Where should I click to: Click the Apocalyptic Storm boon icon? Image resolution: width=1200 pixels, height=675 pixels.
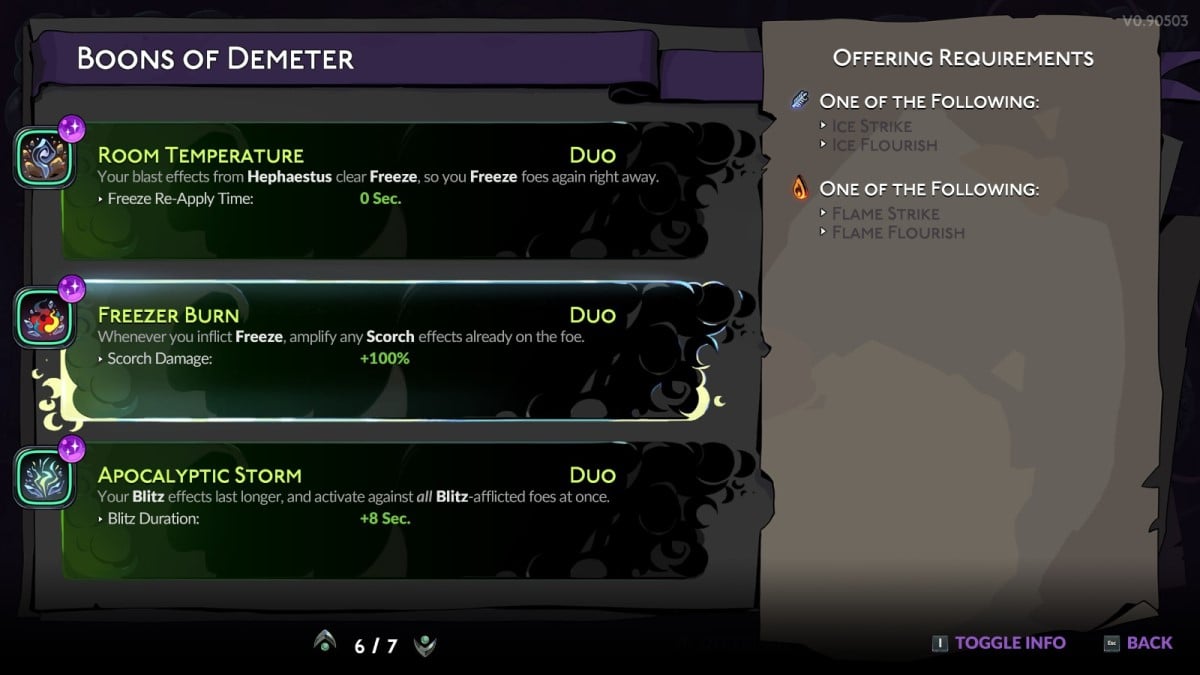coord(43,477)
